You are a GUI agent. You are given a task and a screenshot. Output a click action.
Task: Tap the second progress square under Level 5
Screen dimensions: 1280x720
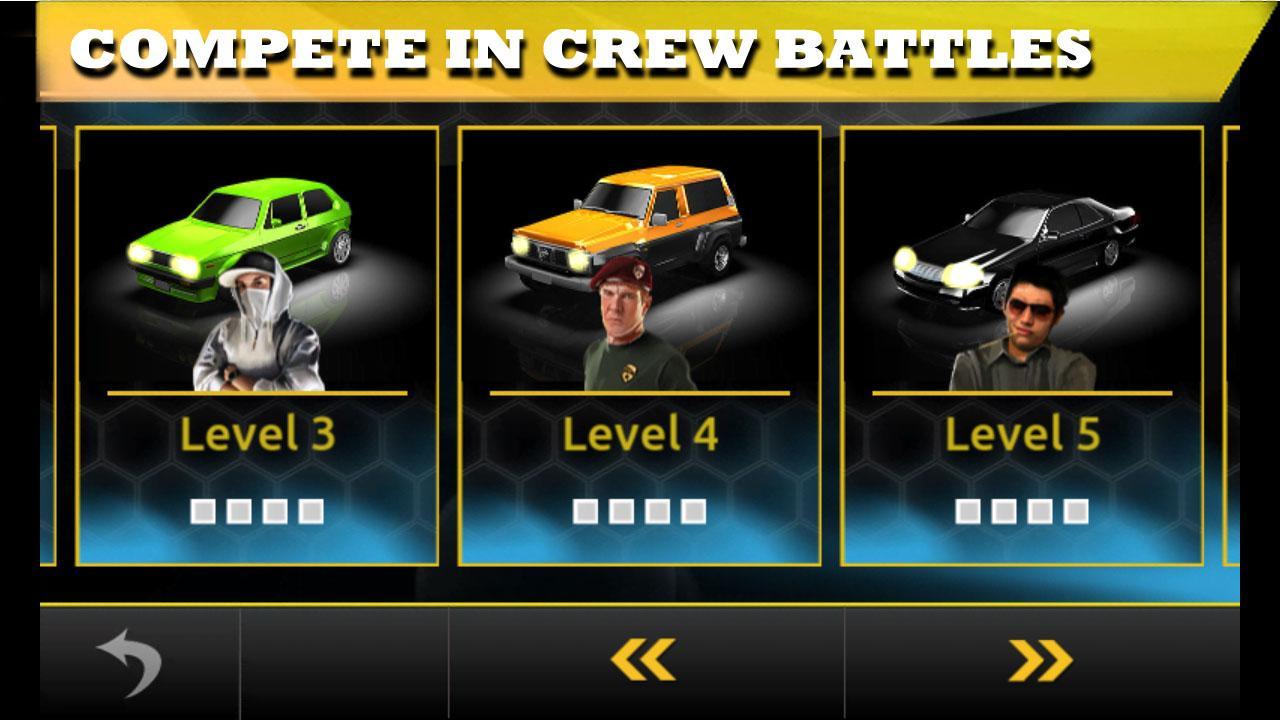1003,508
